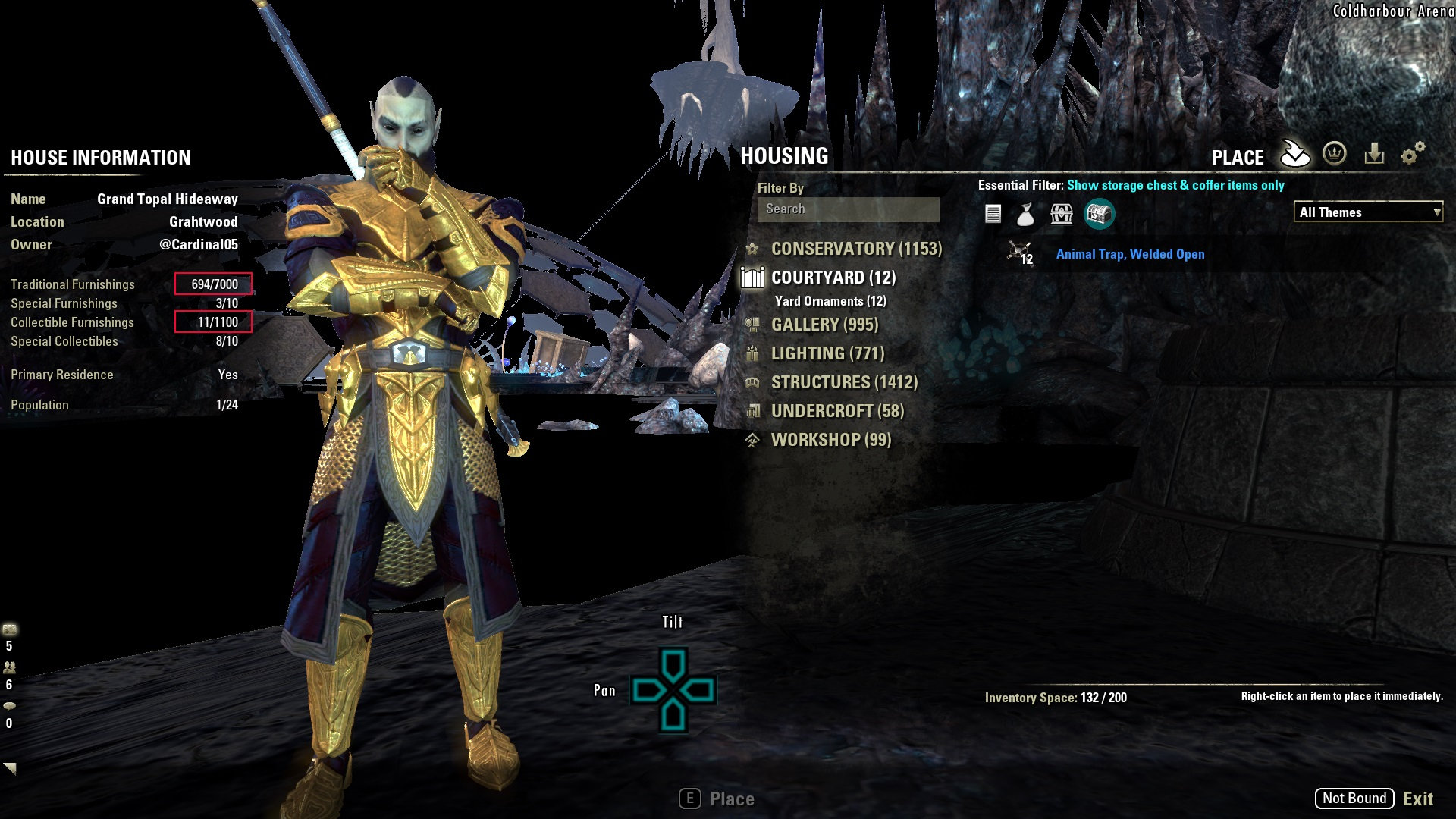Select the Courtyard category
Viewport: 1456px width, 819px height.
[833, 278]
